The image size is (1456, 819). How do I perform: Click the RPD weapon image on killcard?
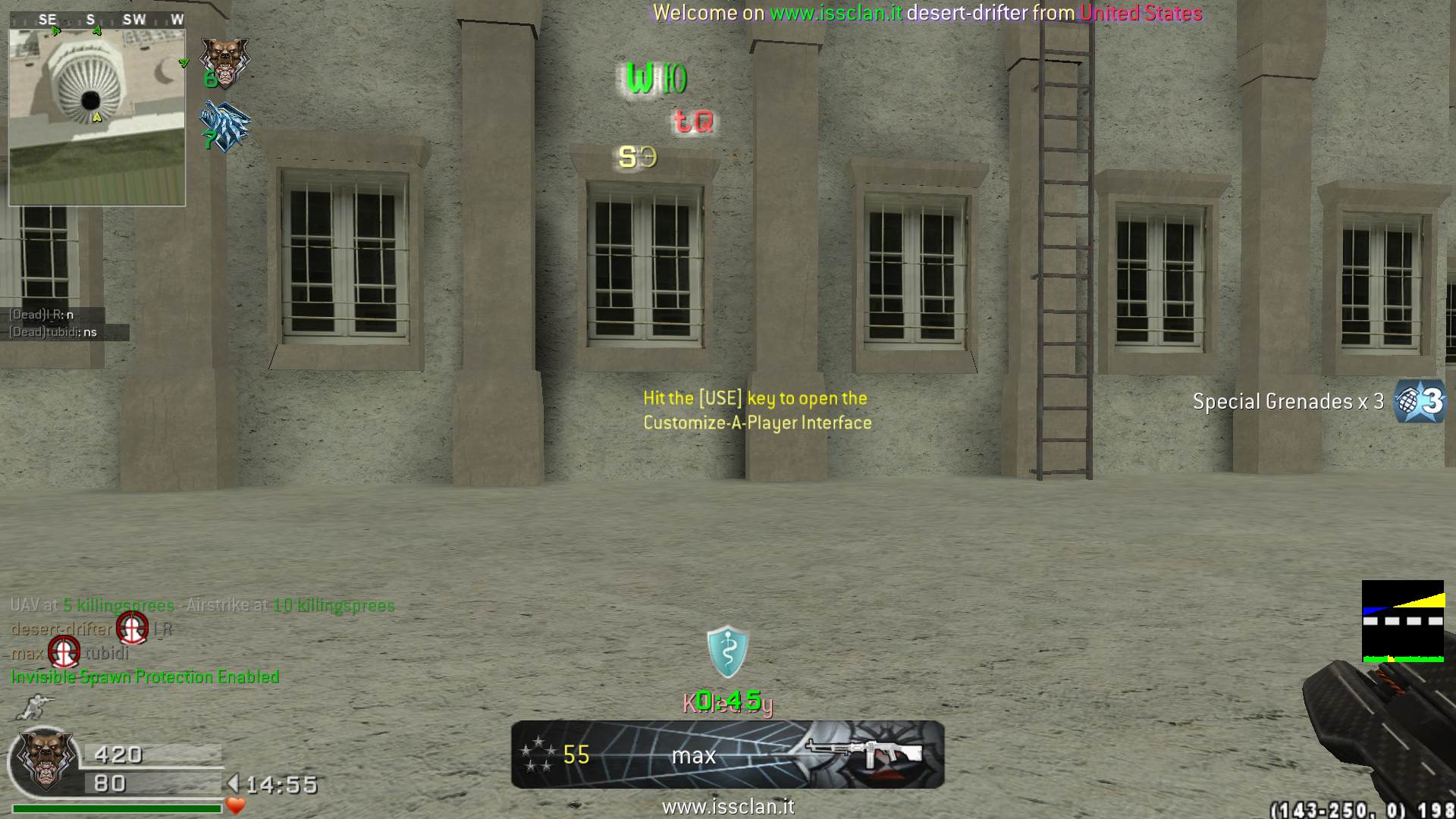click(864, 752)
